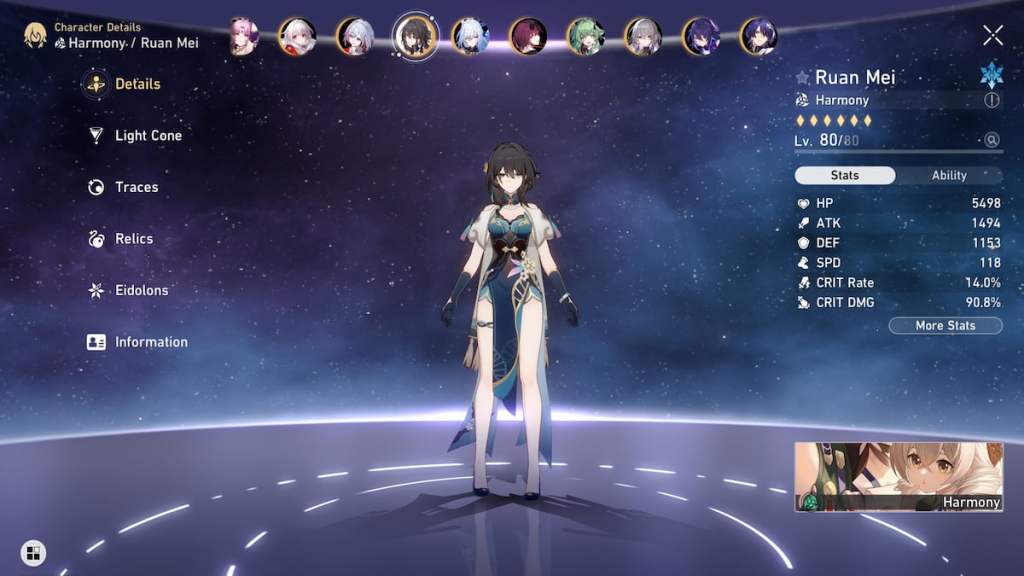Toggle the favorite star next to Ruan Mei
This screenshot has height=576, width=1024.
click(802, 77)
